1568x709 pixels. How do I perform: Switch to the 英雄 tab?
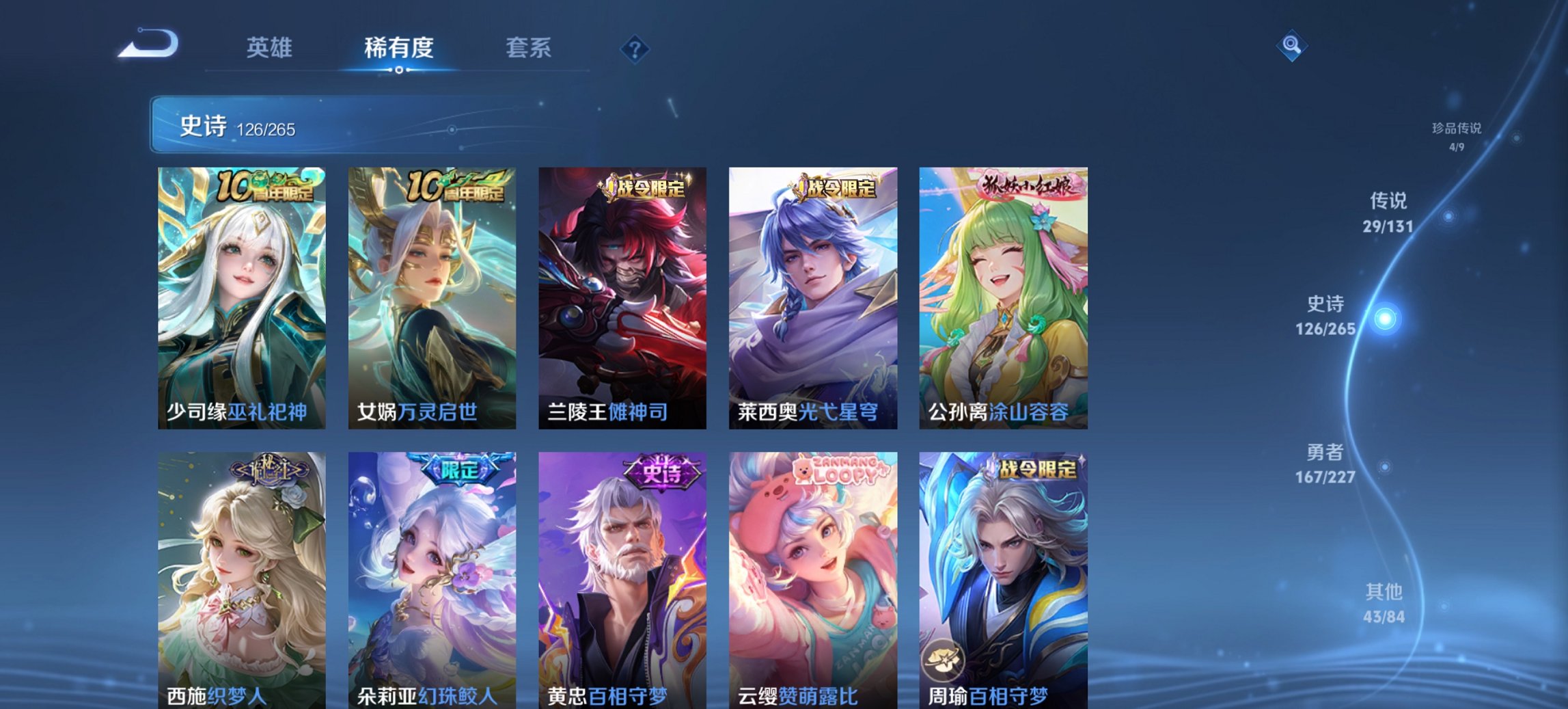[x=271, y=48]
